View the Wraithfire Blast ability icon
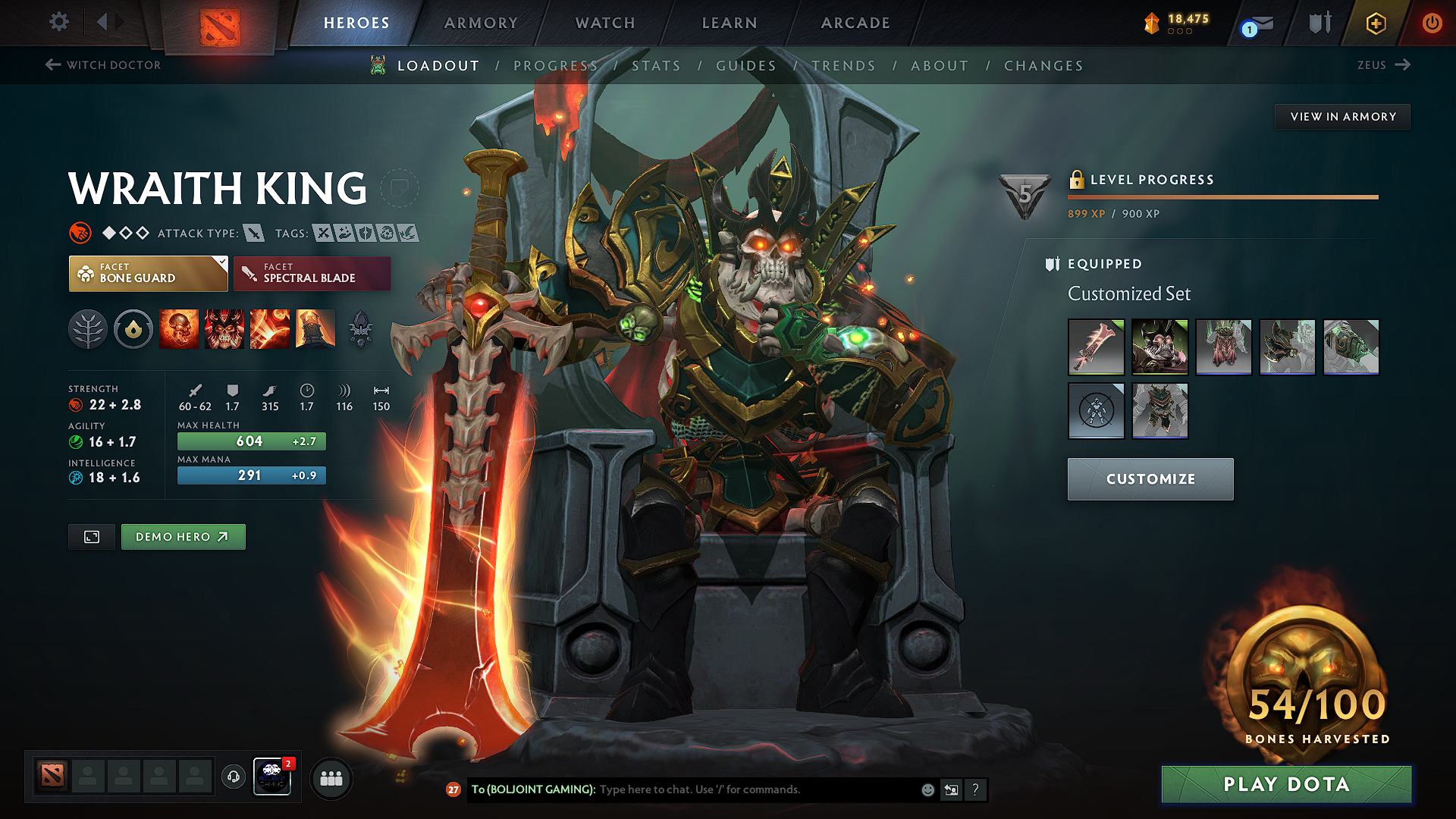 pos(179,328)
